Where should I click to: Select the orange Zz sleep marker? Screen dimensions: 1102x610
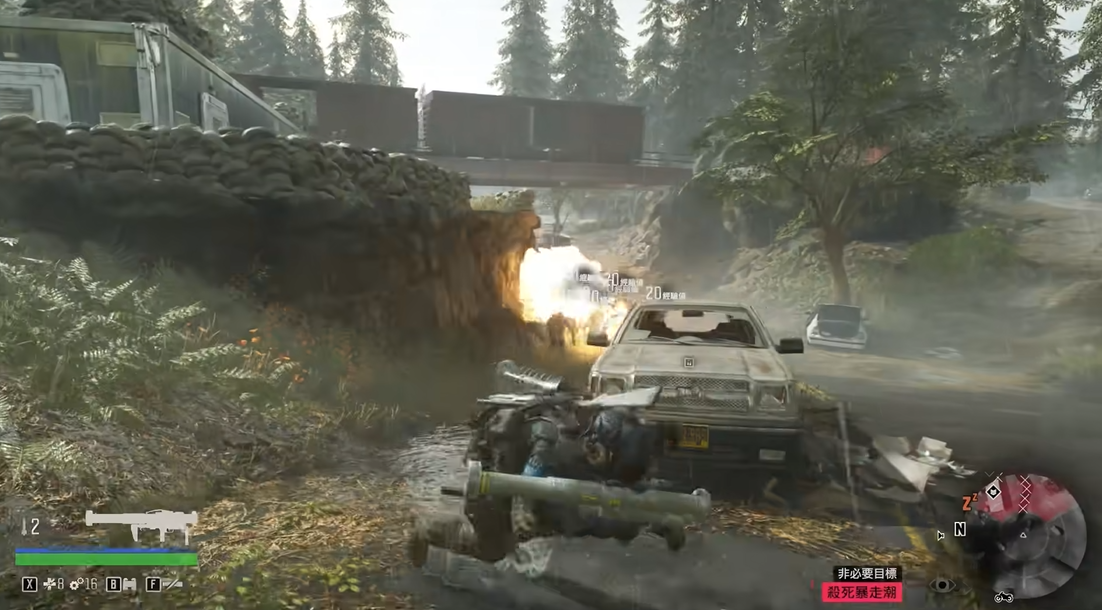click(x=968, y=502)
